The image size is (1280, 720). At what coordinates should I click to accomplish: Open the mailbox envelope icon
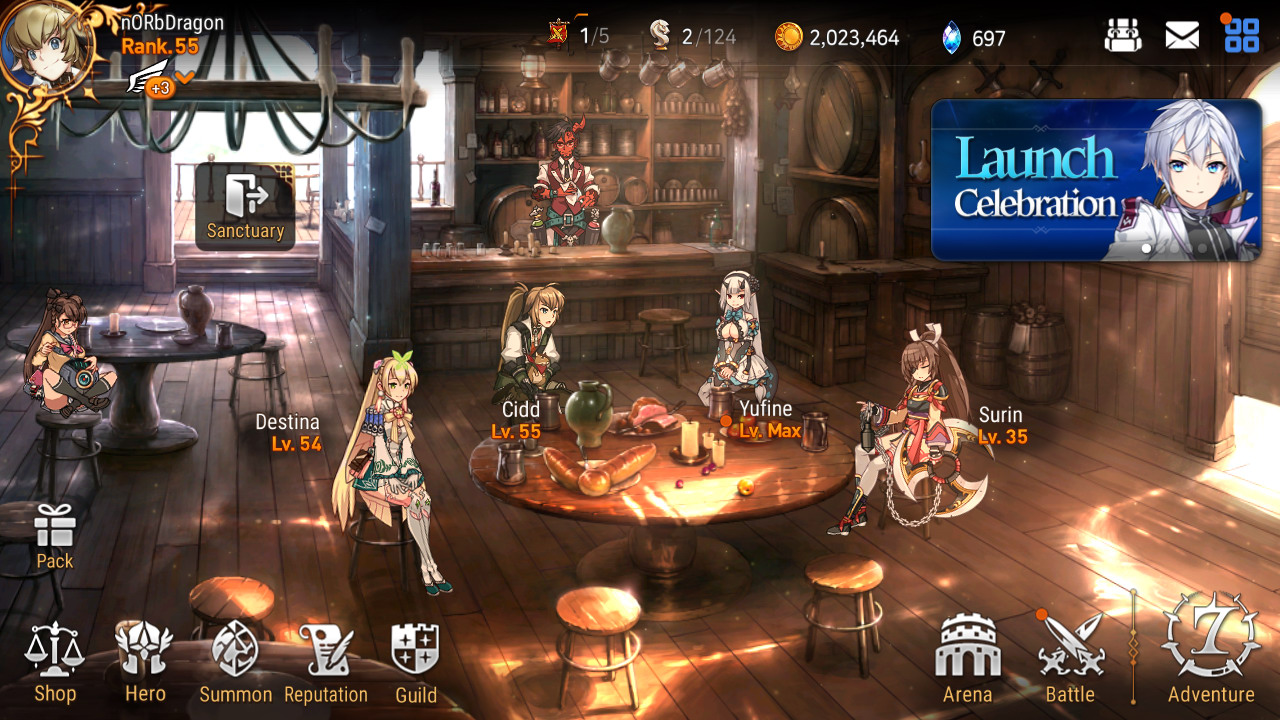click(1182, 36)
